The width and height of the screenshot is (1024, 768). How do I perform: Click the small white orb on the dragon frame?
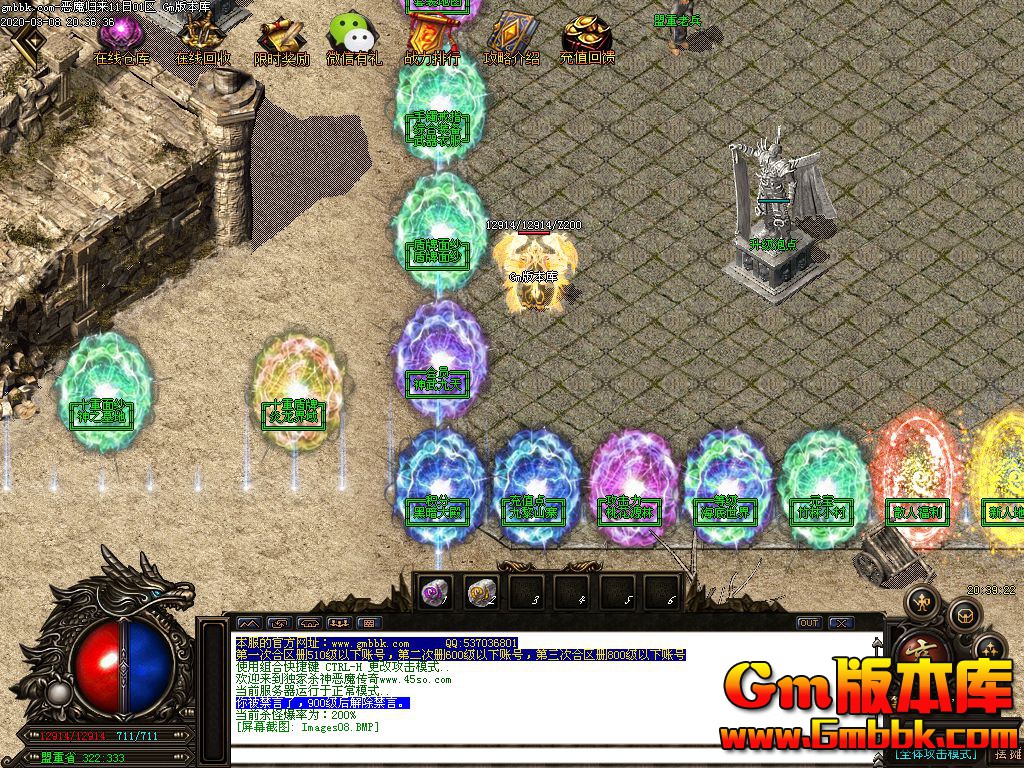click(59, 692)
